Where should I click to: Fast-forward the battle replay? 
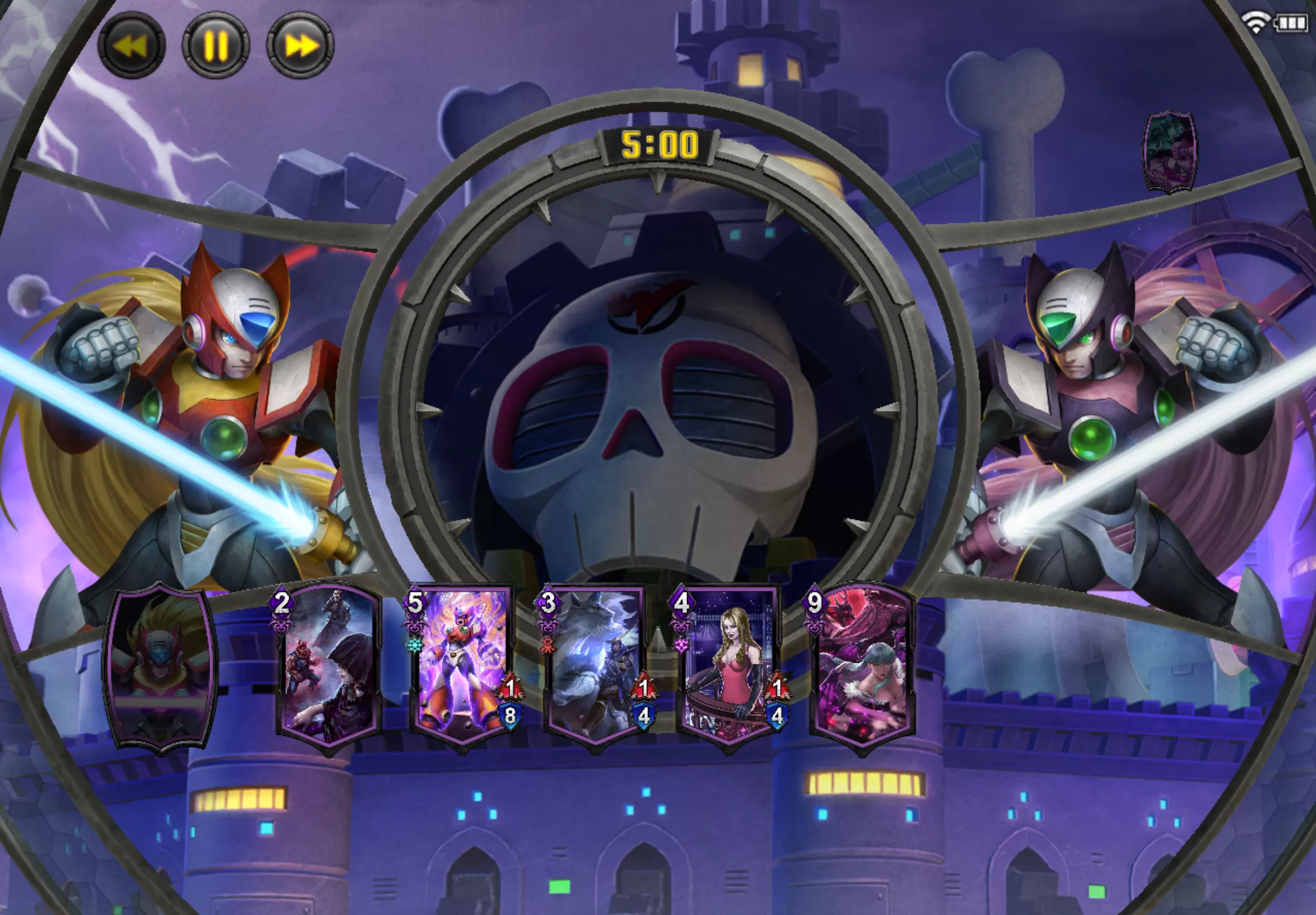pyautogui.click(x=300, y=46)
